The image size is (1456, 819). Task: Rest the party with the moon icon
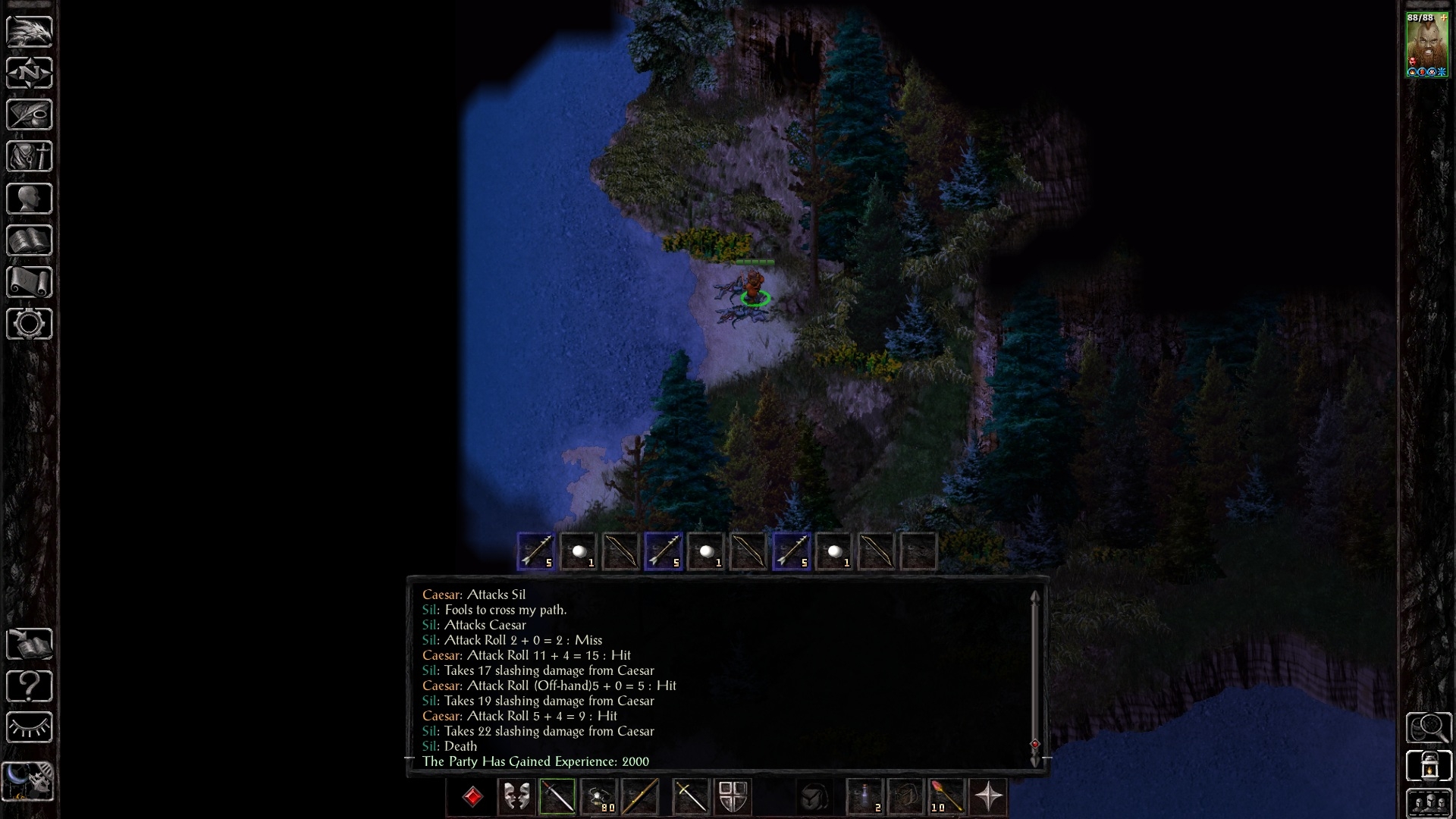coord(27,781)
